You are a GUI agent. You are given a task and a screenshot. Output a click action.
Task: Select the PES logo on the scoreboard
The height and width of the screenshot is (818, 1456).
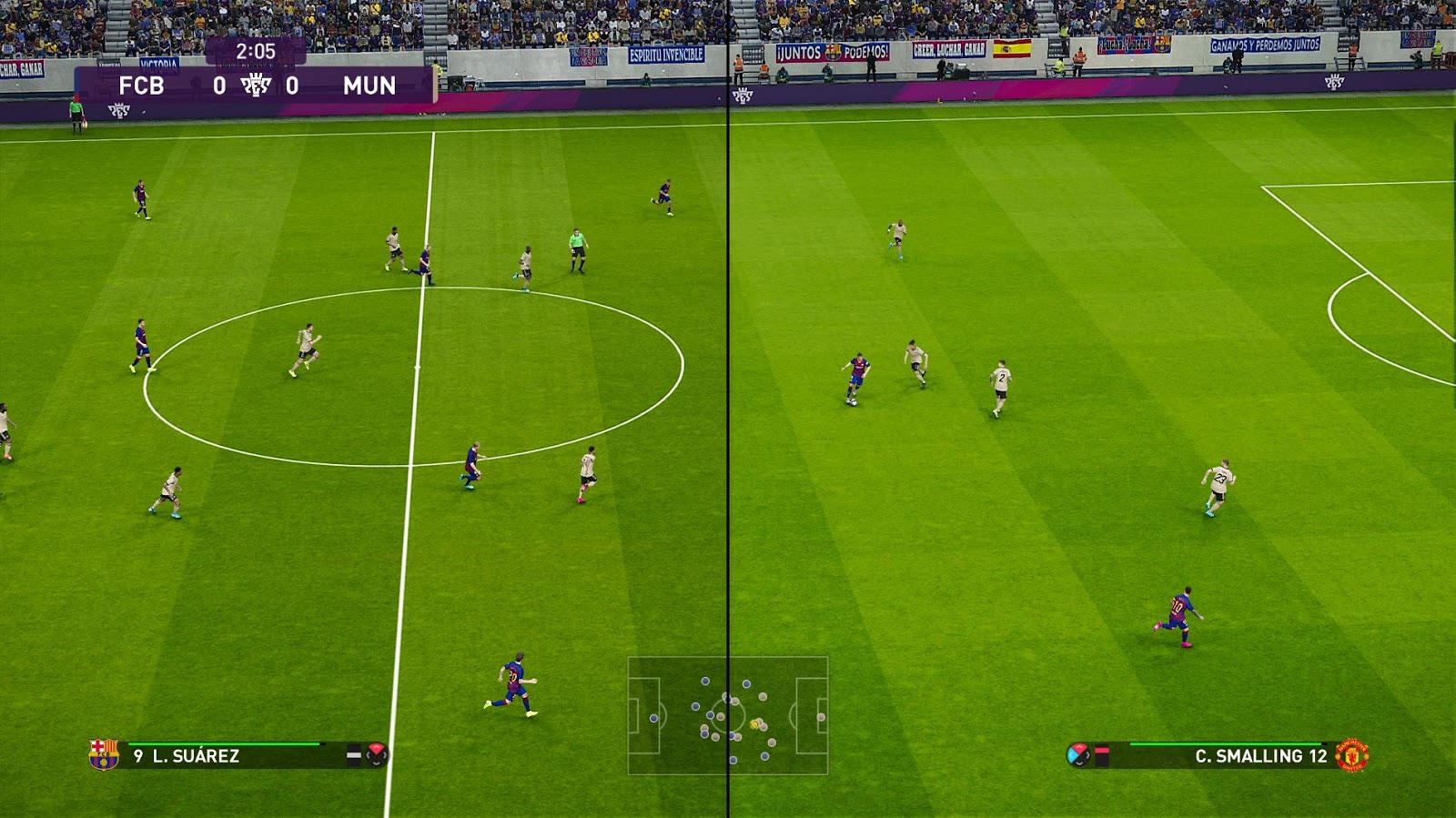[256, 86]
